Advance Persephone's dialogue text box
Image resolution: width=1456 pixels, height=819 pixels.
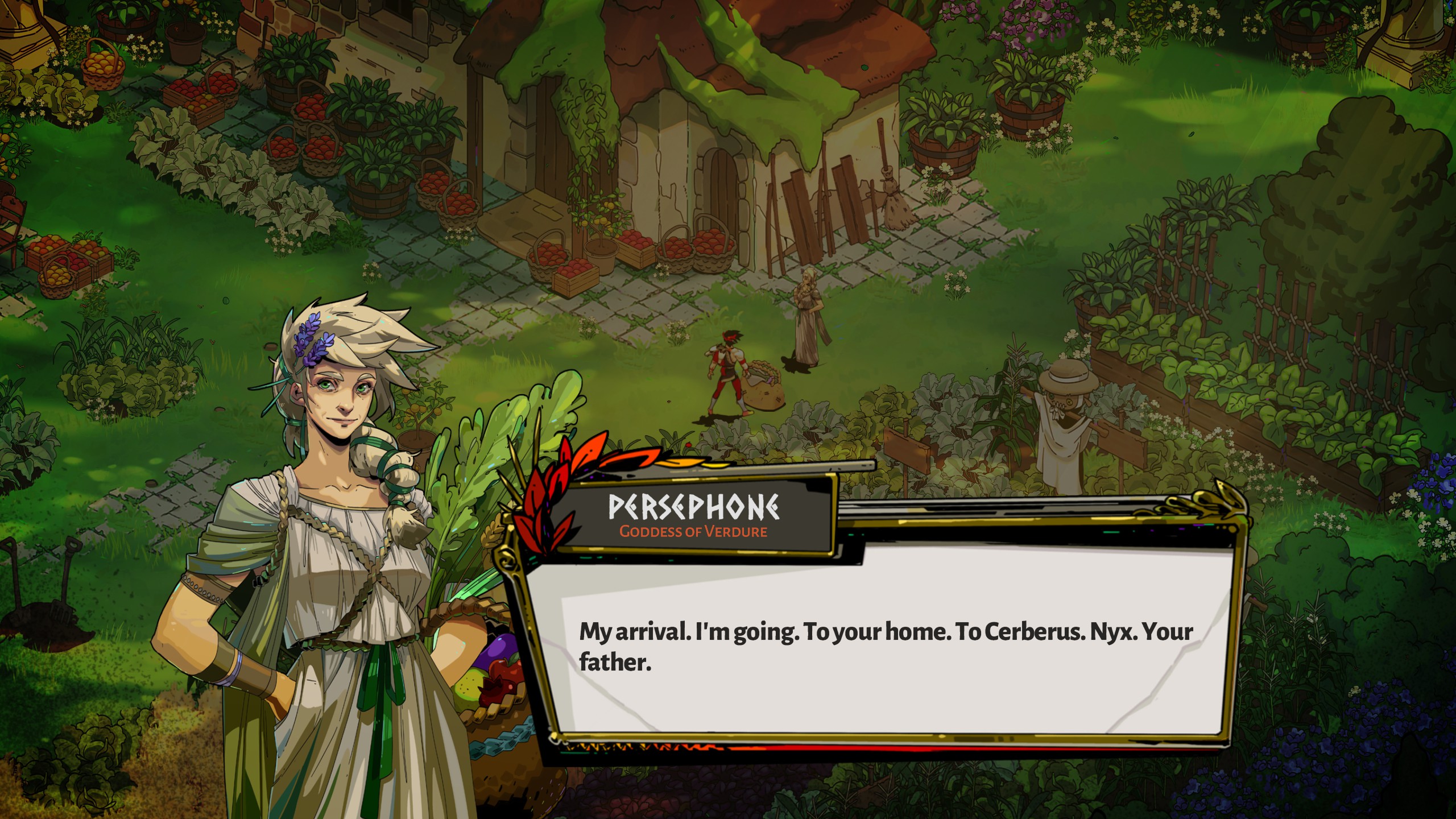pos(887,648)
